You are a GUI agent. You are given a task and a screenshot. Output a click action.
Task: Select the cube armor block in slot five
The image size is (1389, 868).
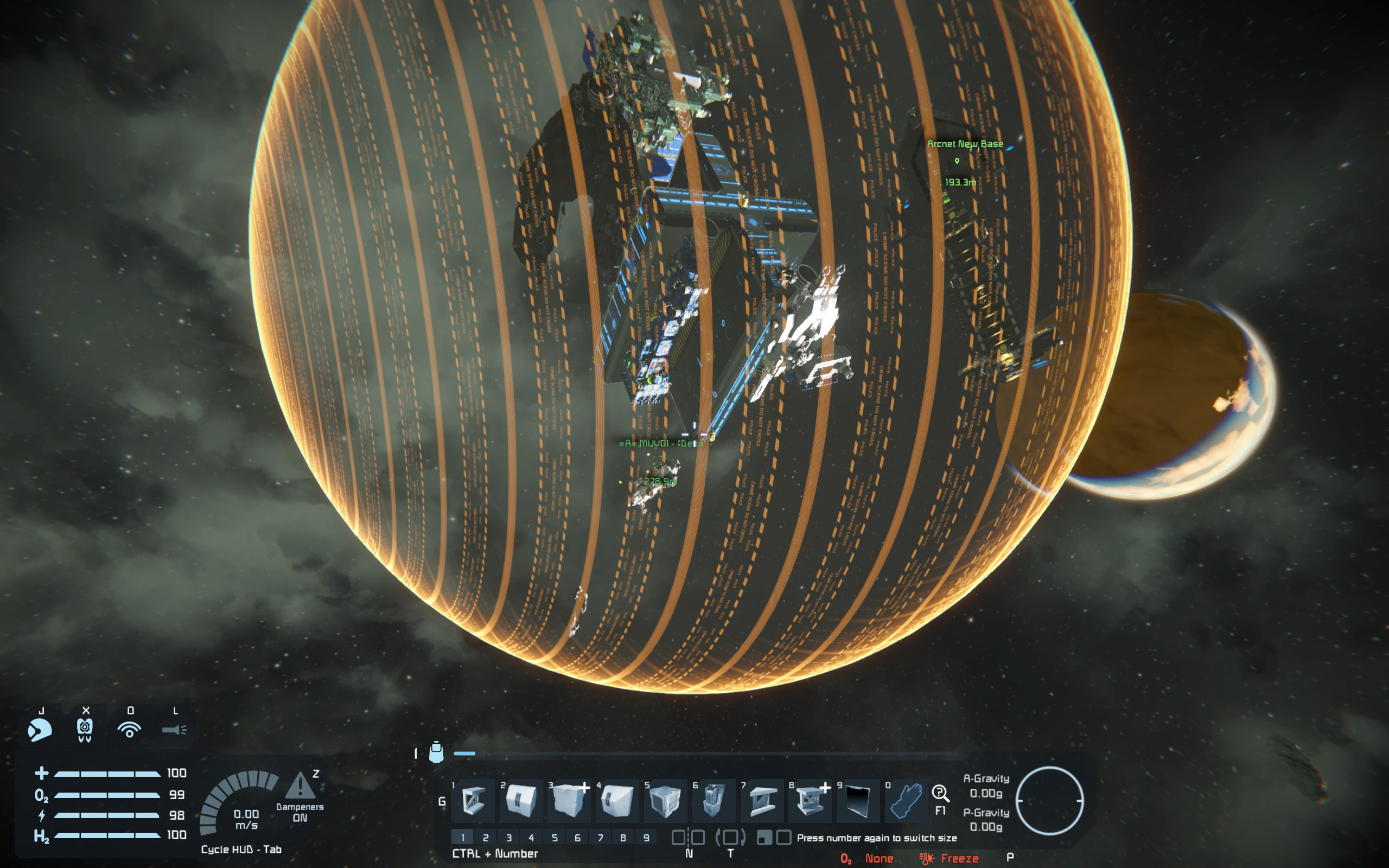(x=666, y=800)
